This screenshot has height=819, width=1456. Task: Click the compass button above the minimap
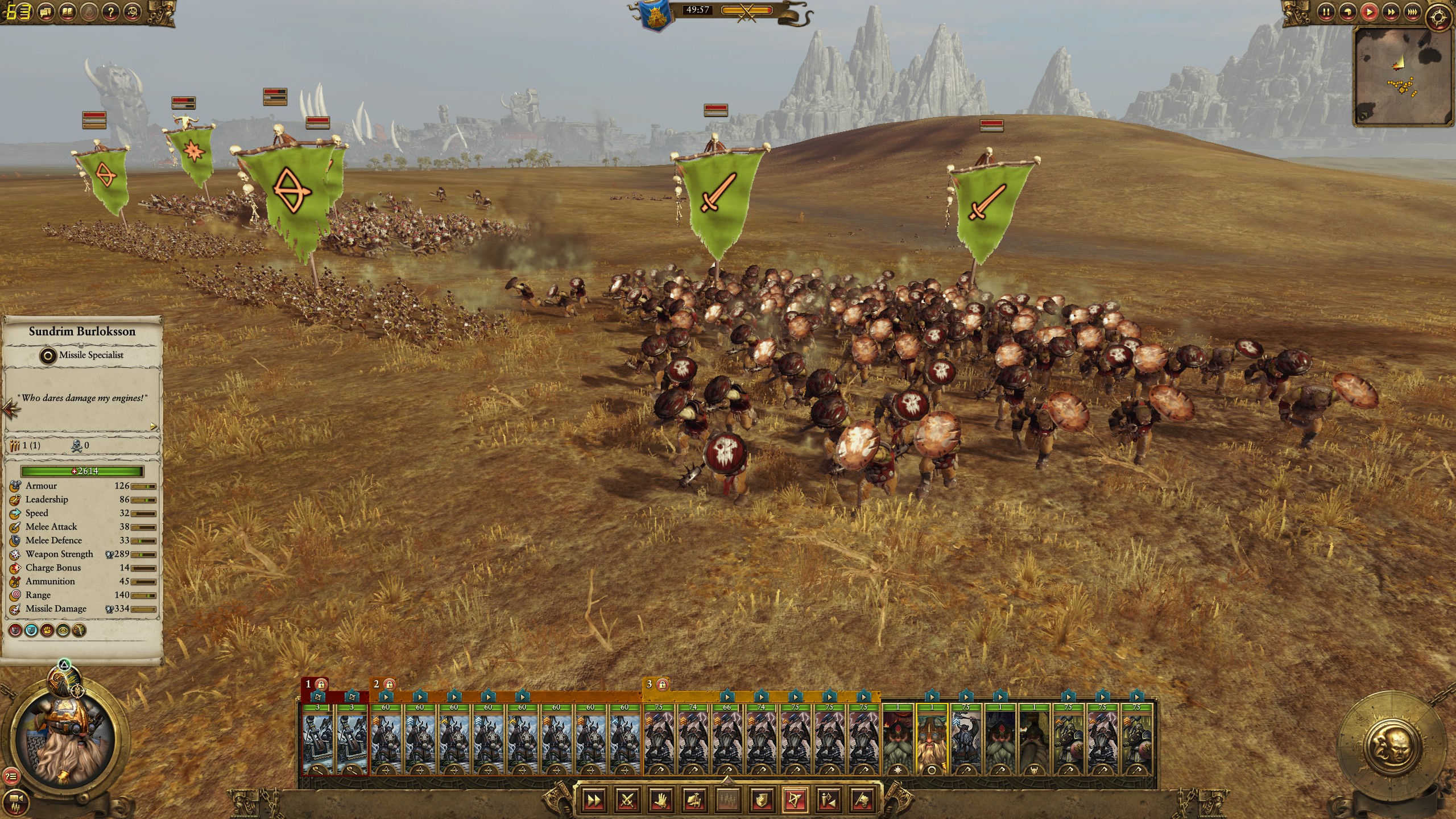[1438, 16]
